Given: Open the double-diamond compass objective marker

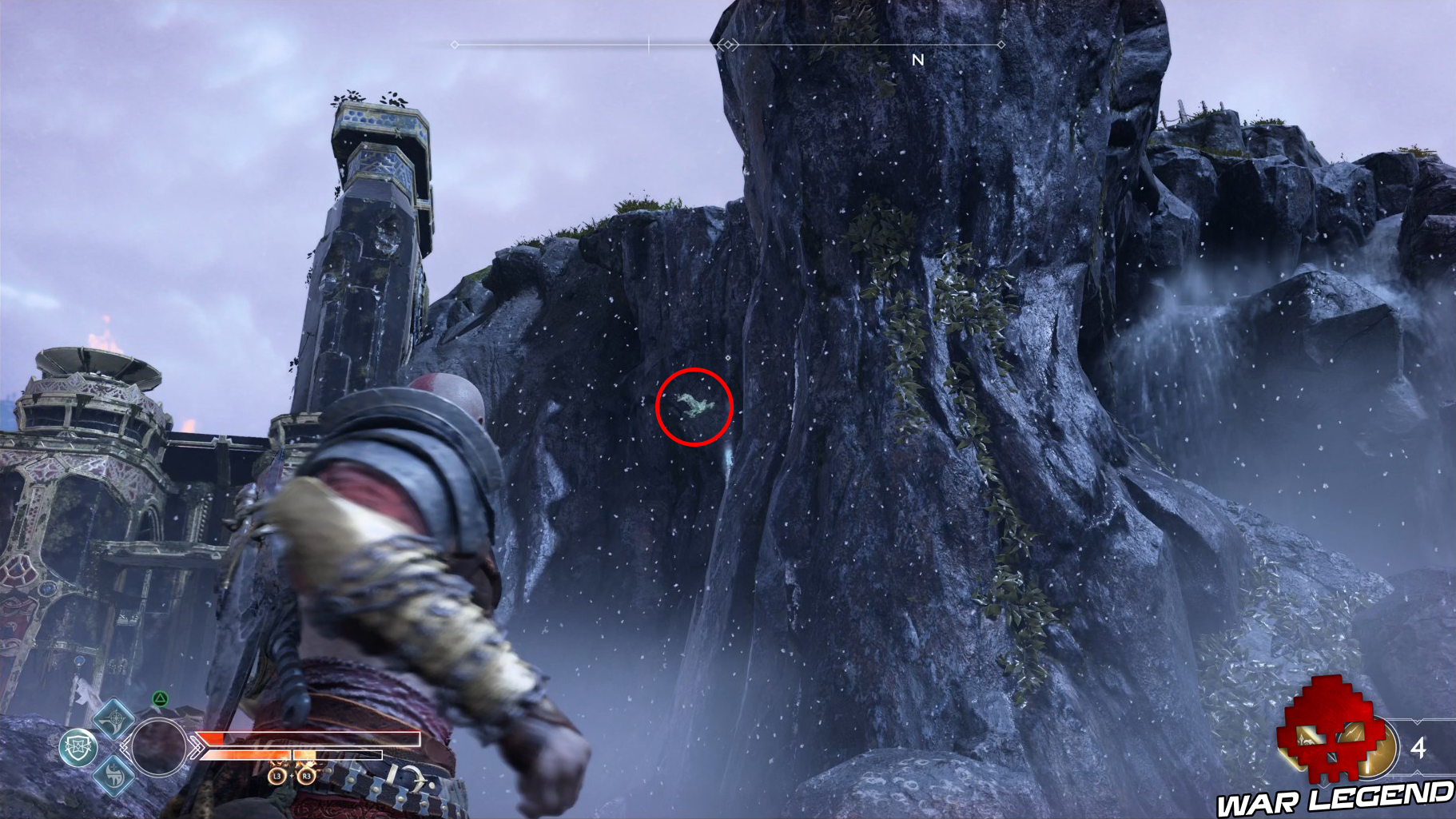Looking at the screenshot, I should [x=729, y=44].
